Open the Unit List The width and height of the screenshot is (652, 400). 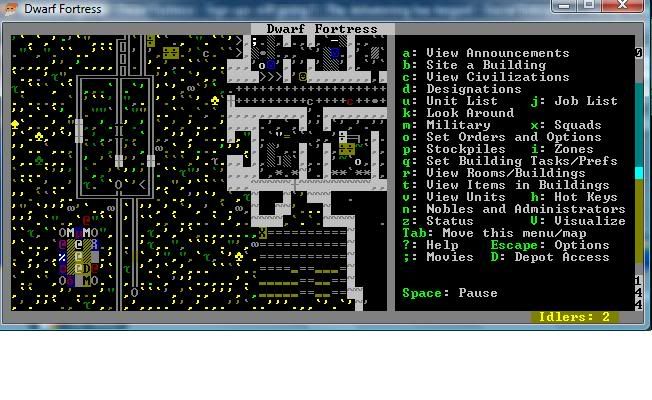[x=461, y=101]
